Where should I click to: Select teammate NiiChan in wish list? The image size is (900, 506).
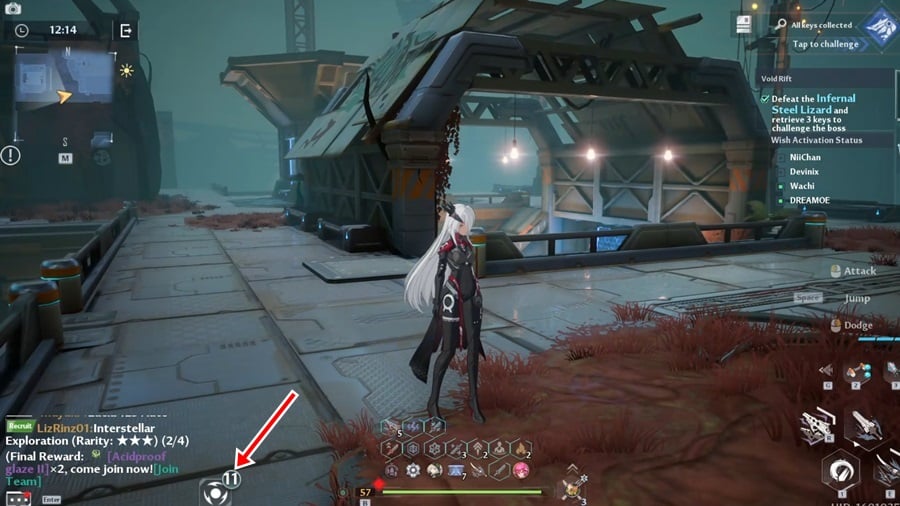click(805, 157)
